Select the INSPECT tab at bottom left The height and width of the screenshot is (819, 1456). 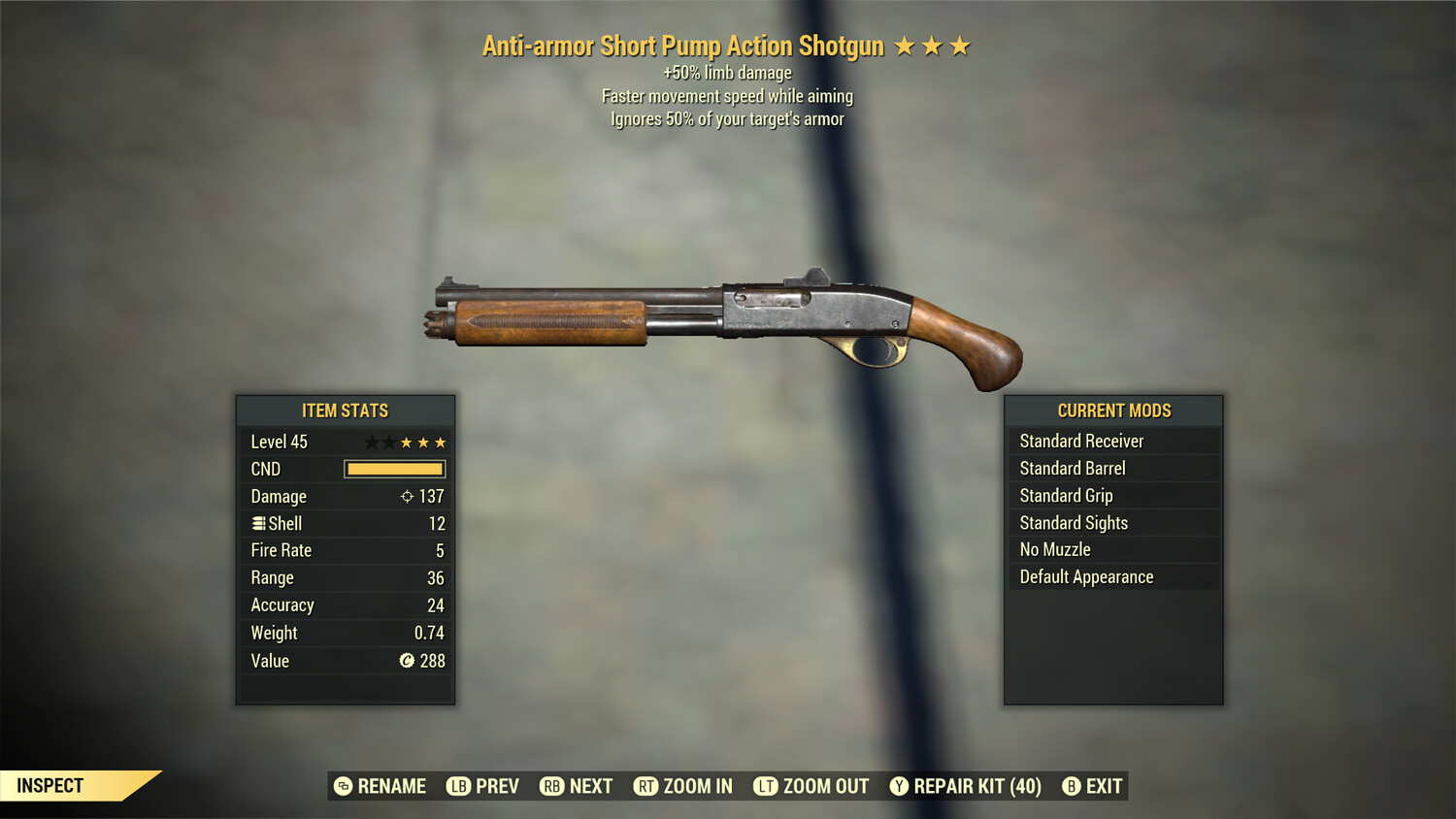coord(49,785)
